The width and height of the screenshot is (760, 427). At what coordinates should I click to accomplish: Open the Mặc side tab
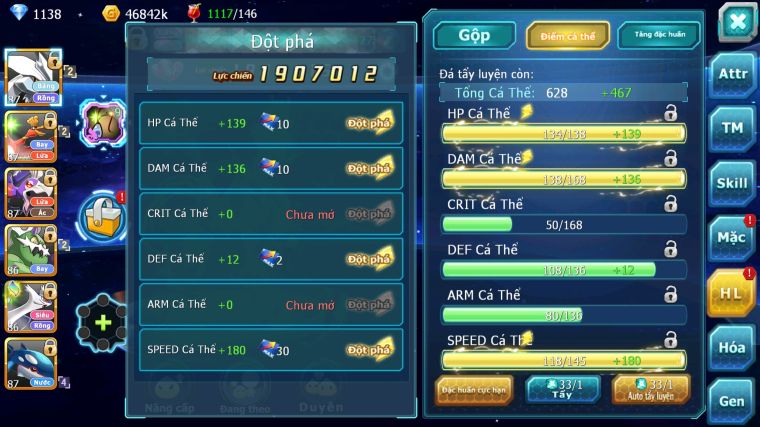(x=731, y=238)
